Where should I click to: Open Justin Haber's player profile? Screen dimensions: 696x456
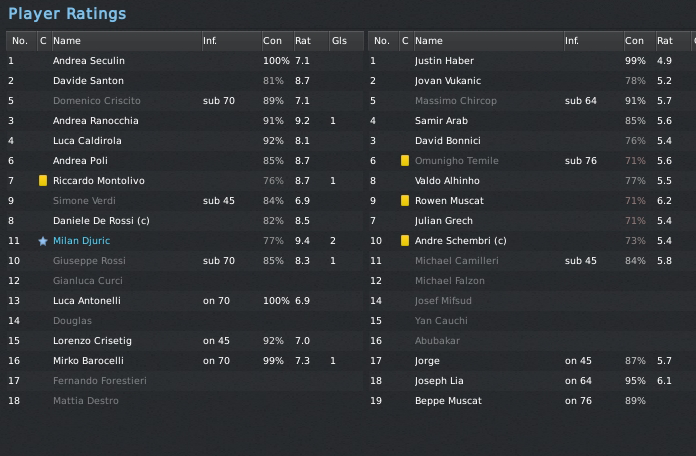tap(446, 61)
